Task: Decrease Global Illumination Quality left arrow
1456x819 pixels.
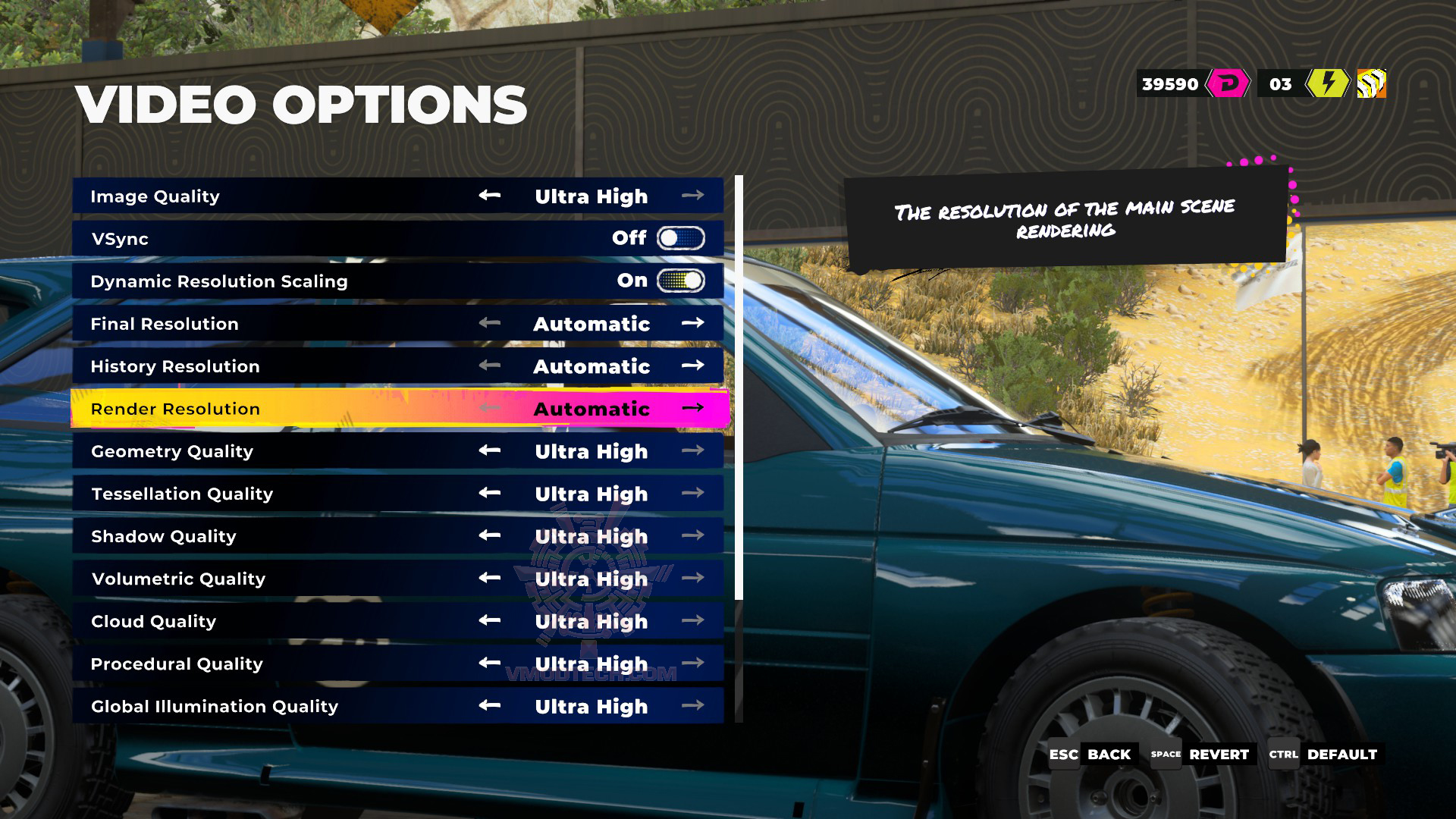Action: pyautogui.click(x=489, y=705)
